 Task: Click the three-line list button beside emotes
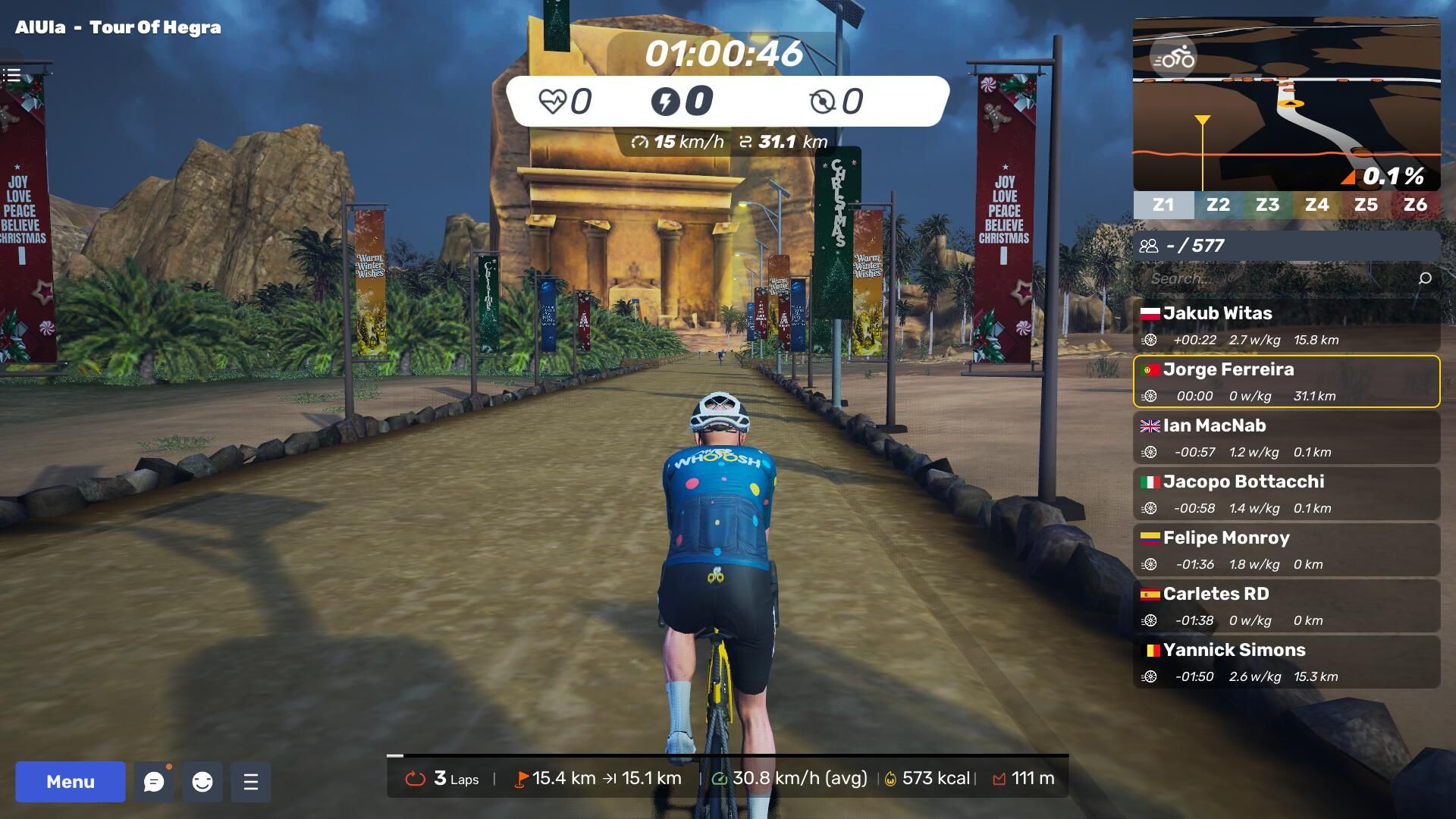pos(251,782)
